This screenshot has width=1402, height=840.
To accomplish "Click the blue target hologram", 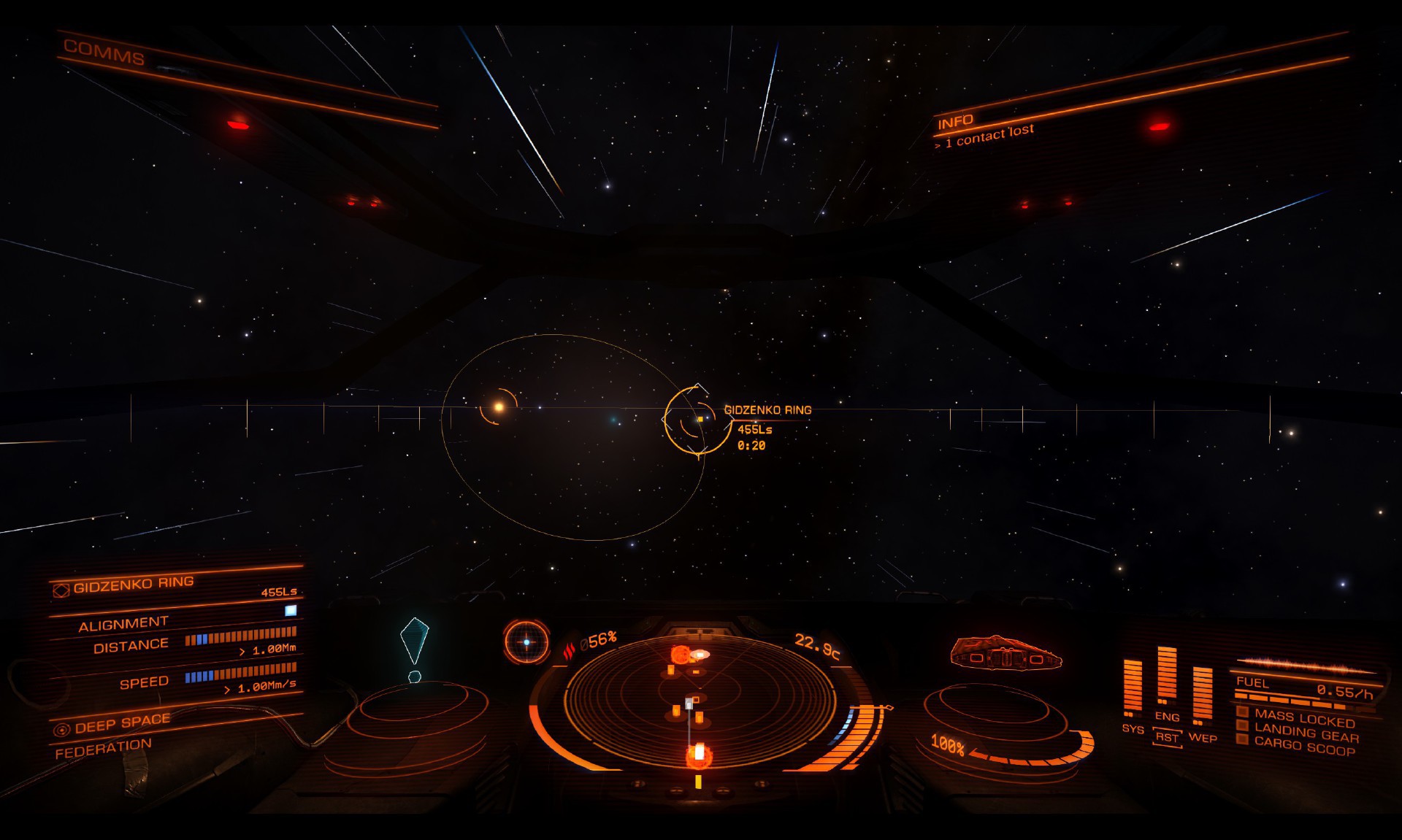I will coord(414,641).
